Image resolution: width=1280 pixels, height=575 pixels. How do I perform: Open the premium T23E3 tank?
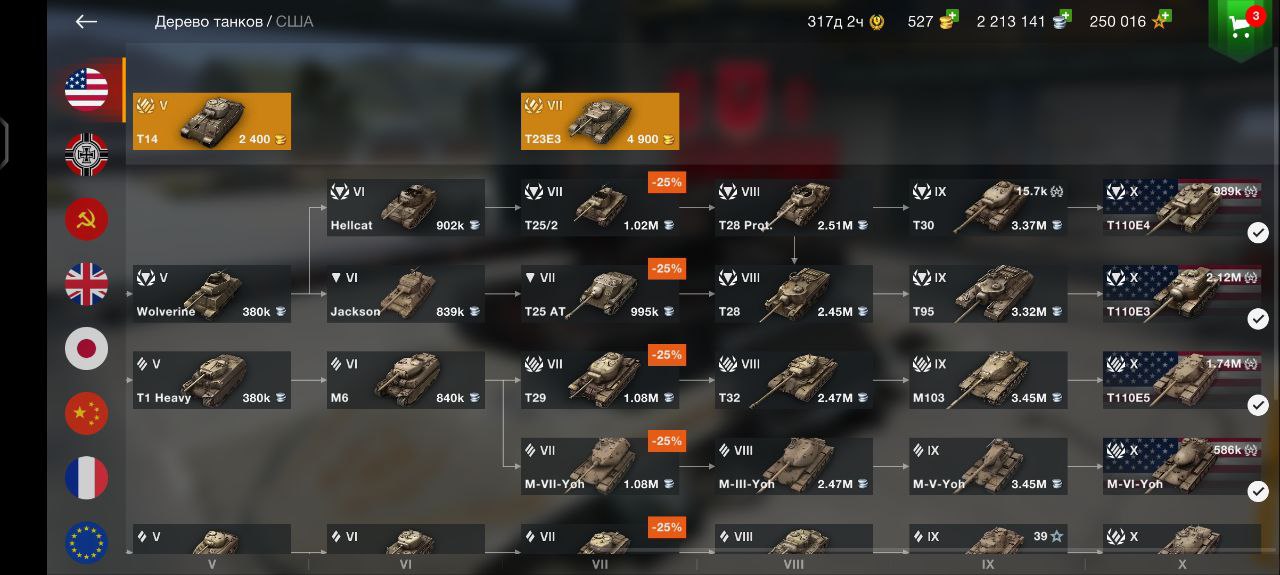tap(600, 121)
